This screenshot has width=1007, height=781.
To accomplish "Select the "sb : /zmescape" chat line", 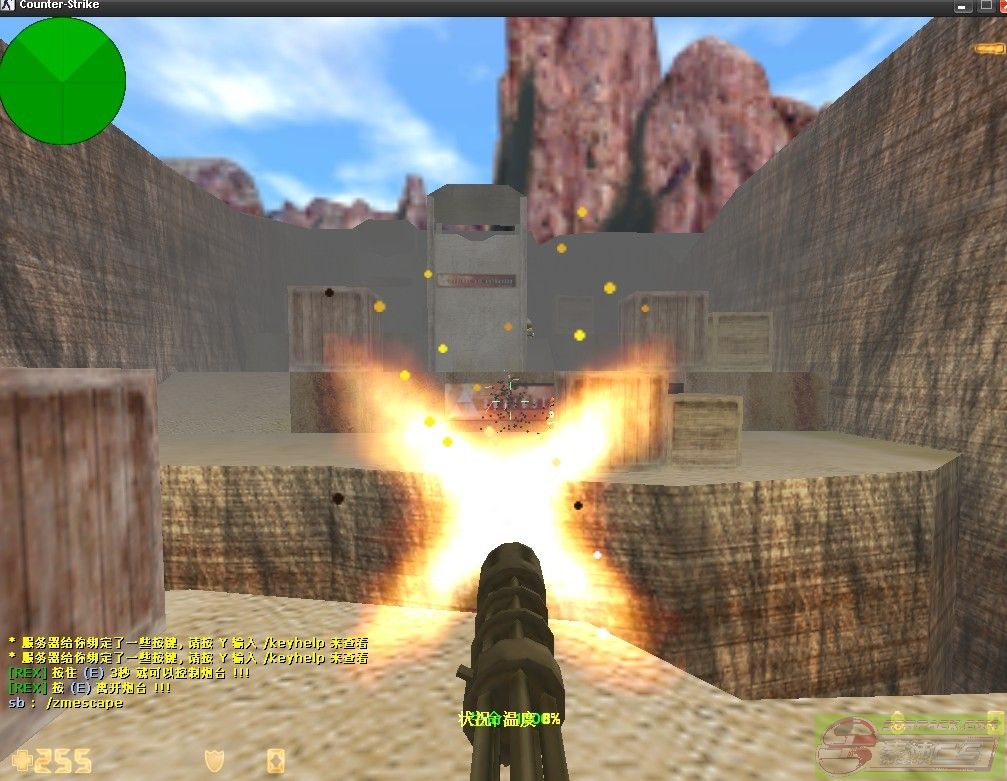I will [x=65, y=703].
